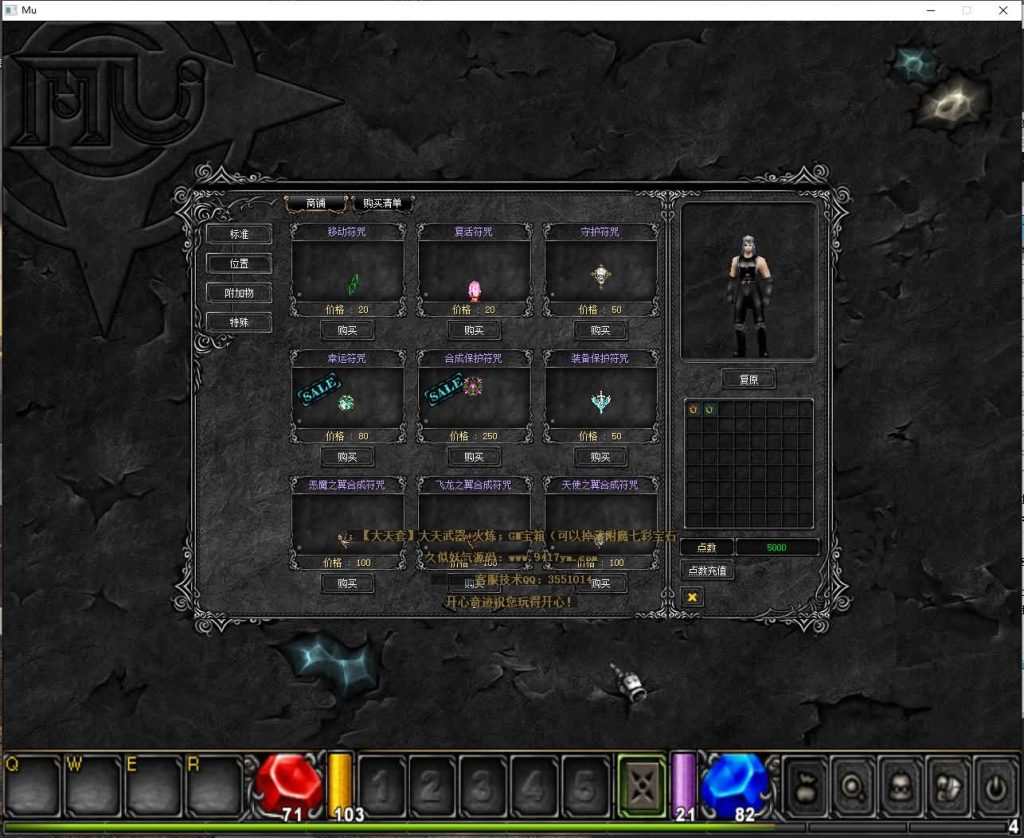The width and height of the screenshot is (1024, 838).
Task: Open the 购买清单 purchase list tab
Action: 382,203
